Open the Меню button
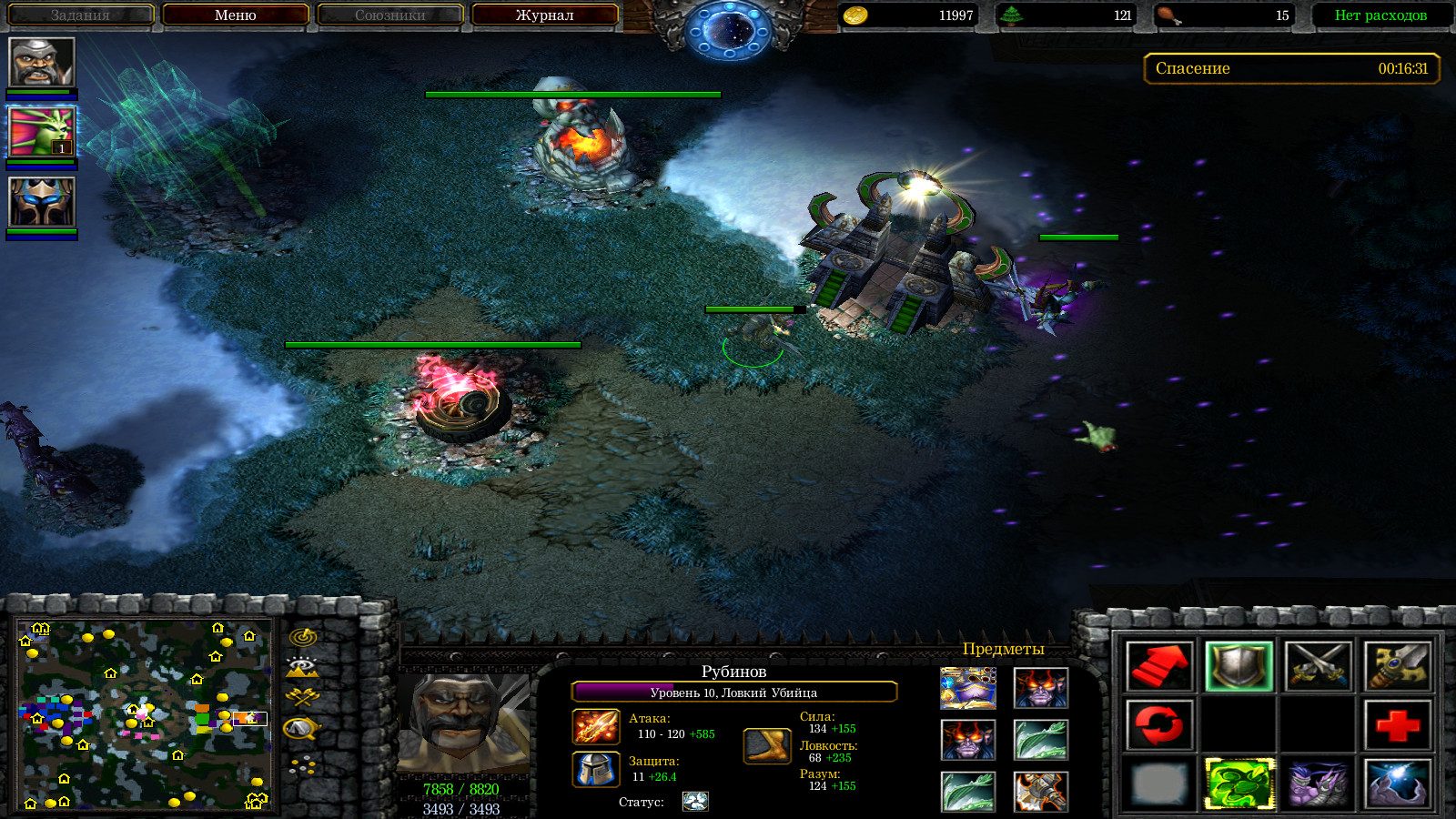 coord(236,15)
